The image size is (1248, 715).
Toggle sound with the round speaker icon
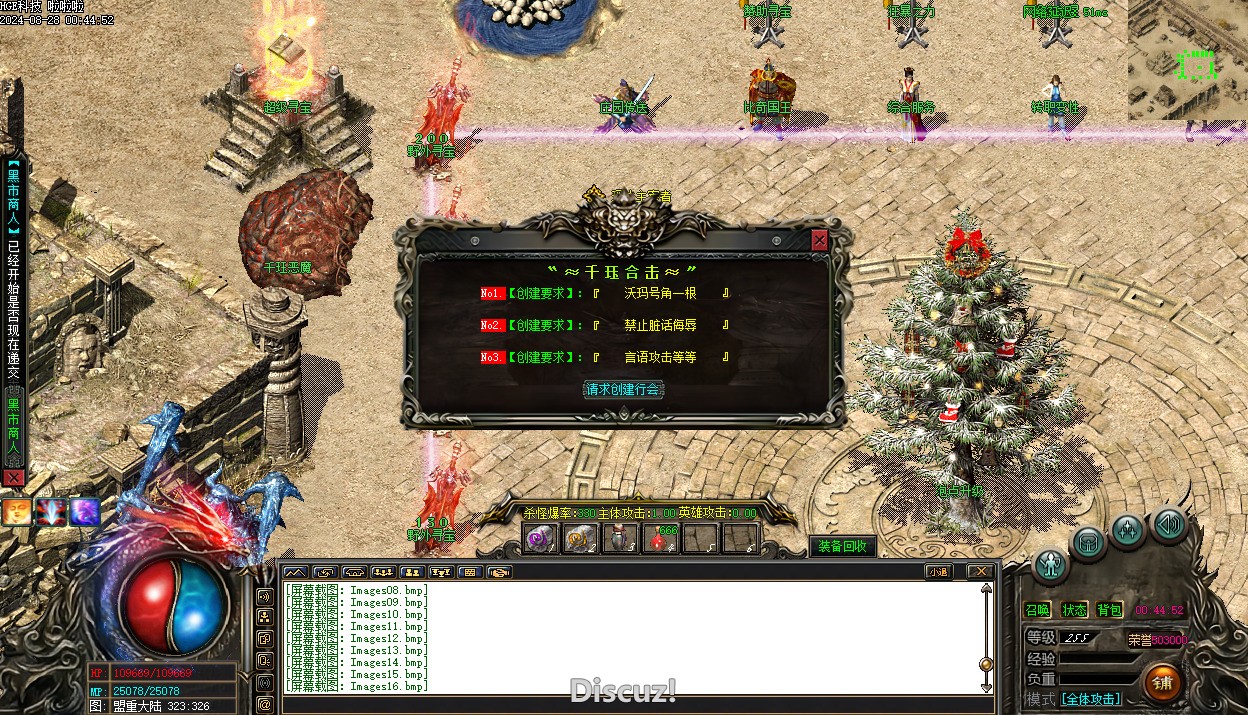point(1167,523)
